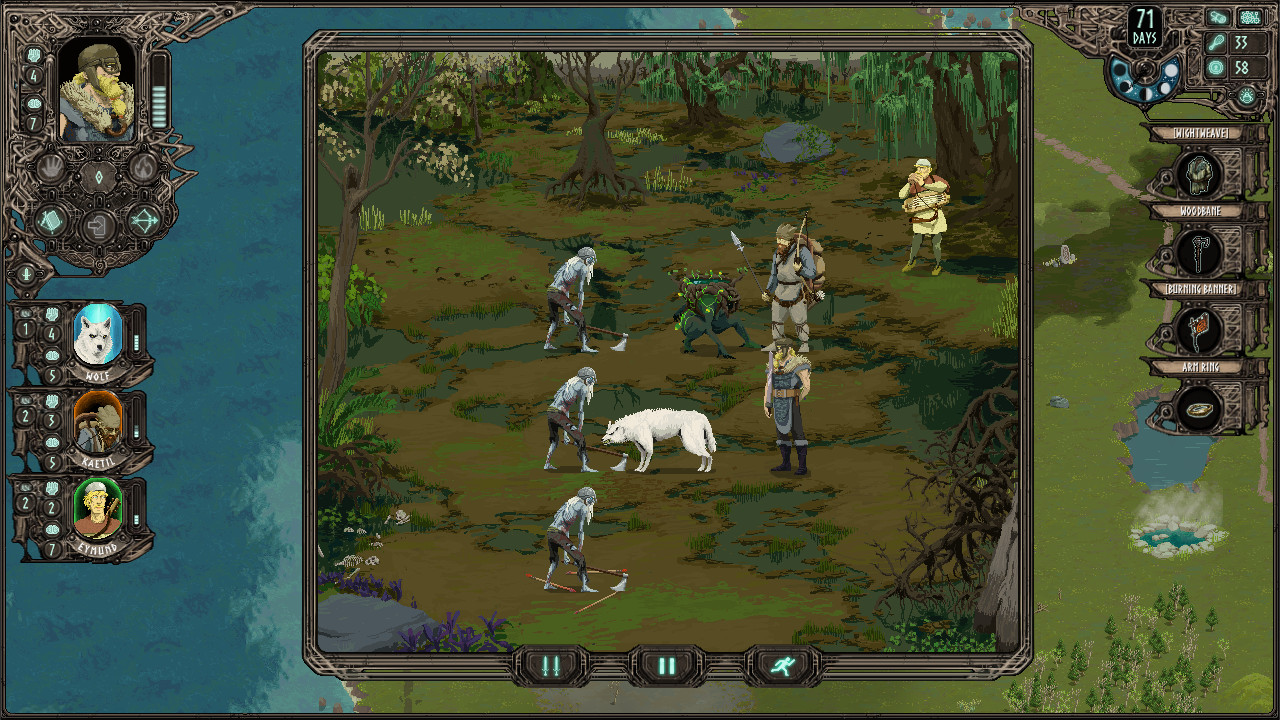Click the brush icon beside the count 33
Viewport: 1280px width, 720px height.
(1216, 44)
